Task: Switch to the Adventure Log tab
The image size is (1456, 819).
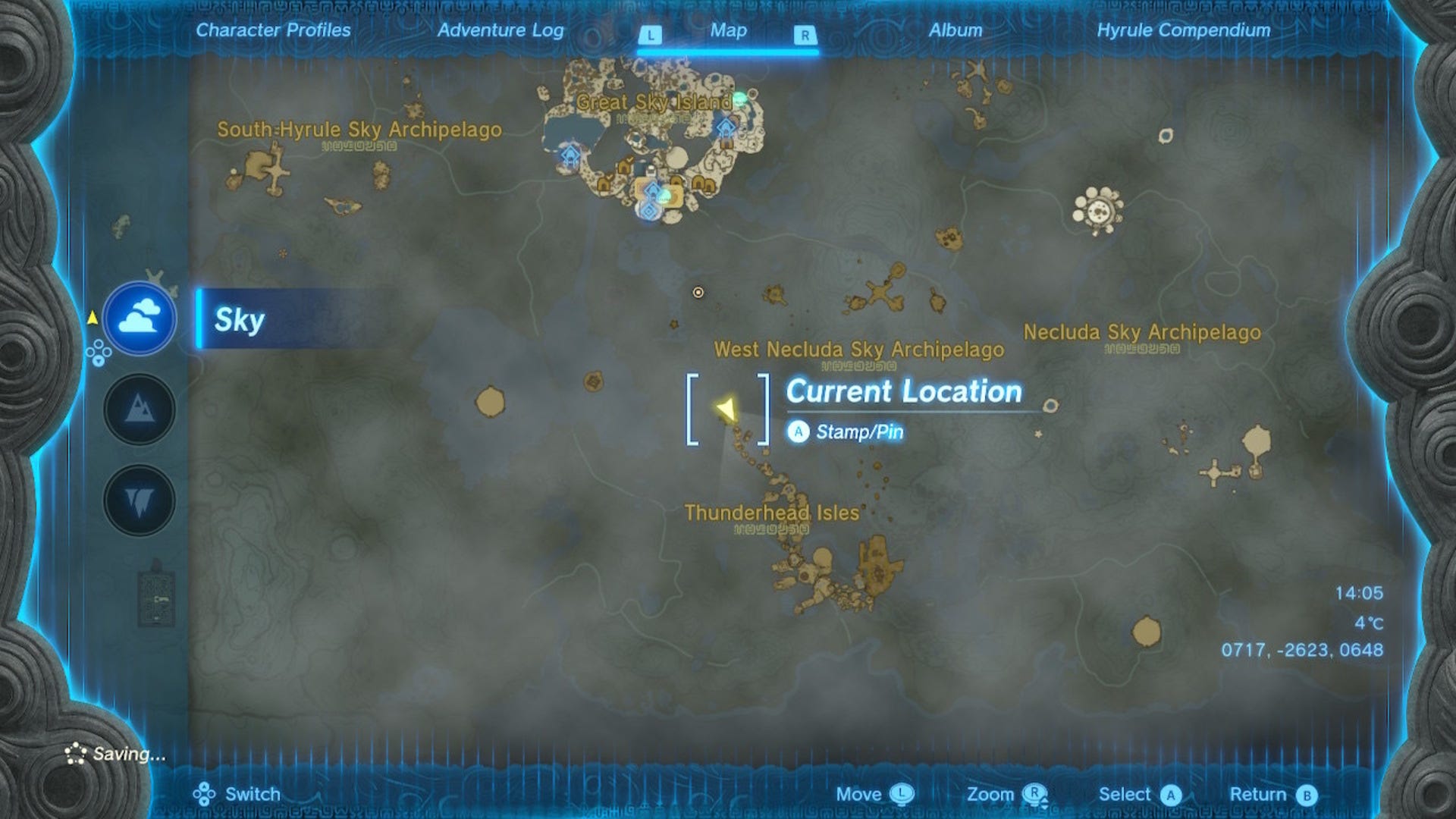Action: [x=500, y=31]
